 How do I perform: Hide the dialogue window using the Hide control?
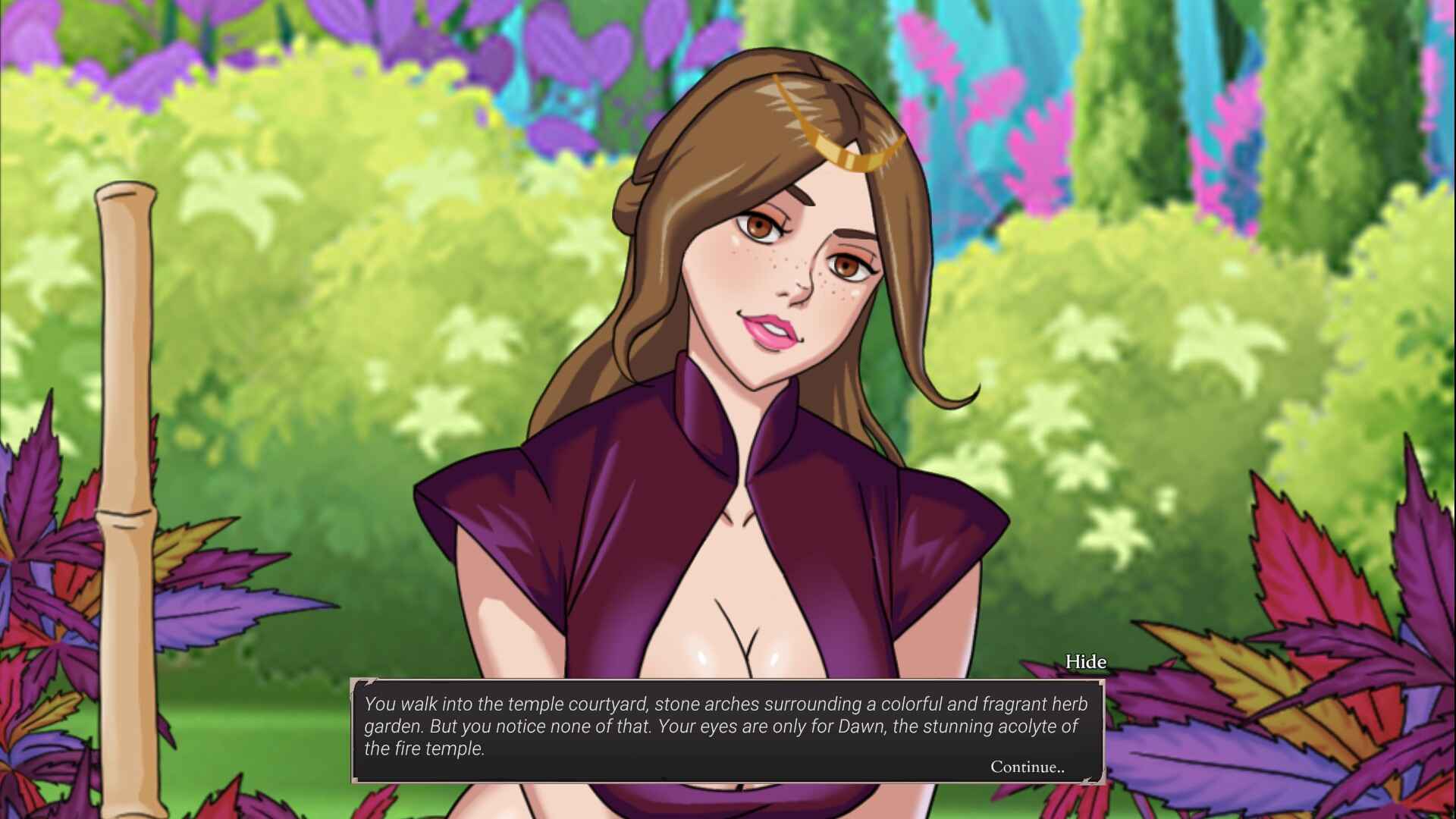[1086, 661]
